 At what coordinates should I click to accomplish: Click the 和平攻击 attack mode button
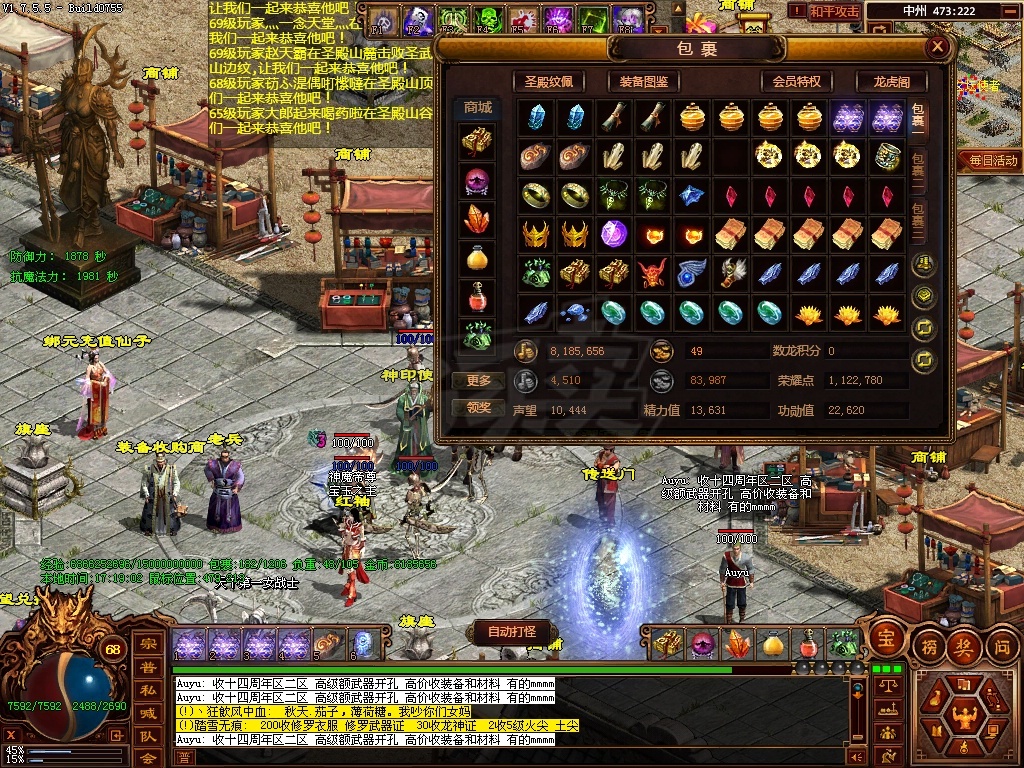coord(834,12)
